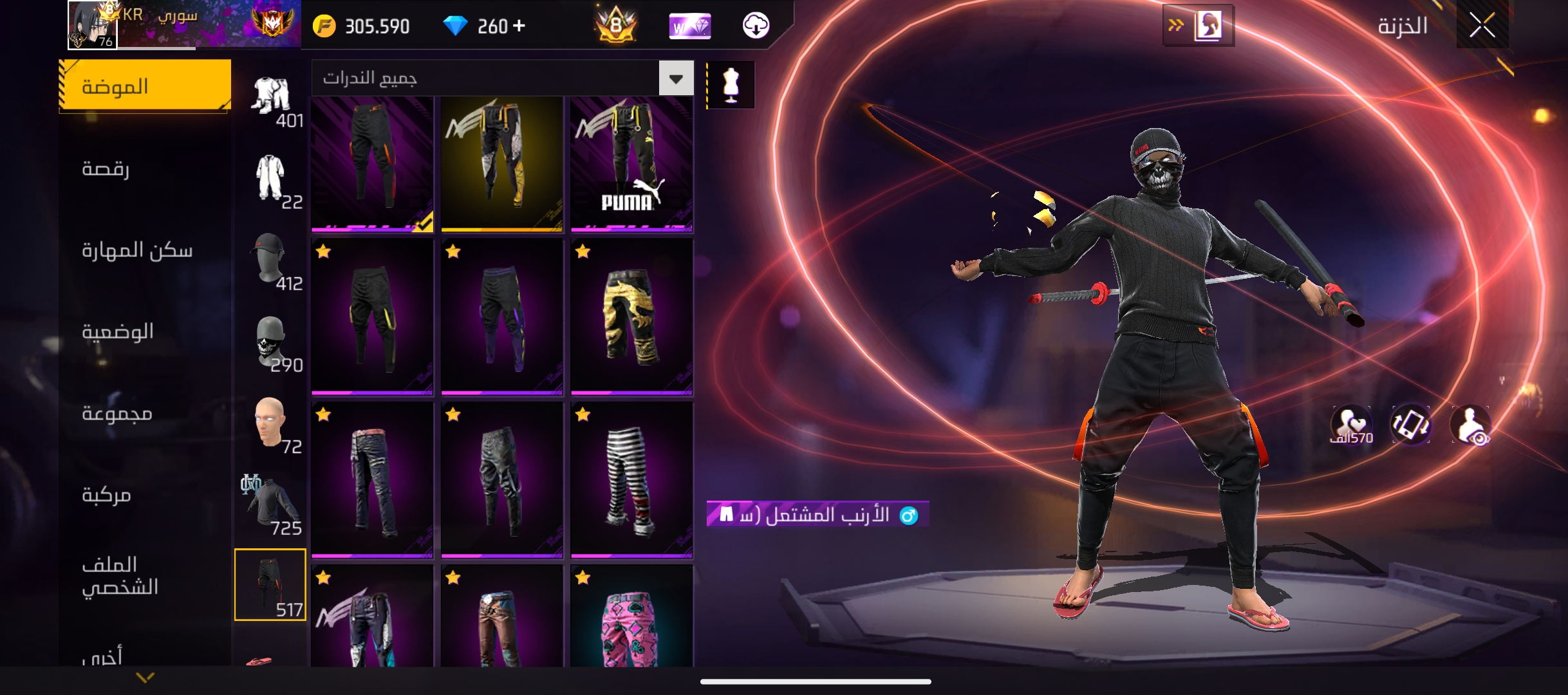Select the pink patterned shorts
1568x695 pixels.
[631, 618]
